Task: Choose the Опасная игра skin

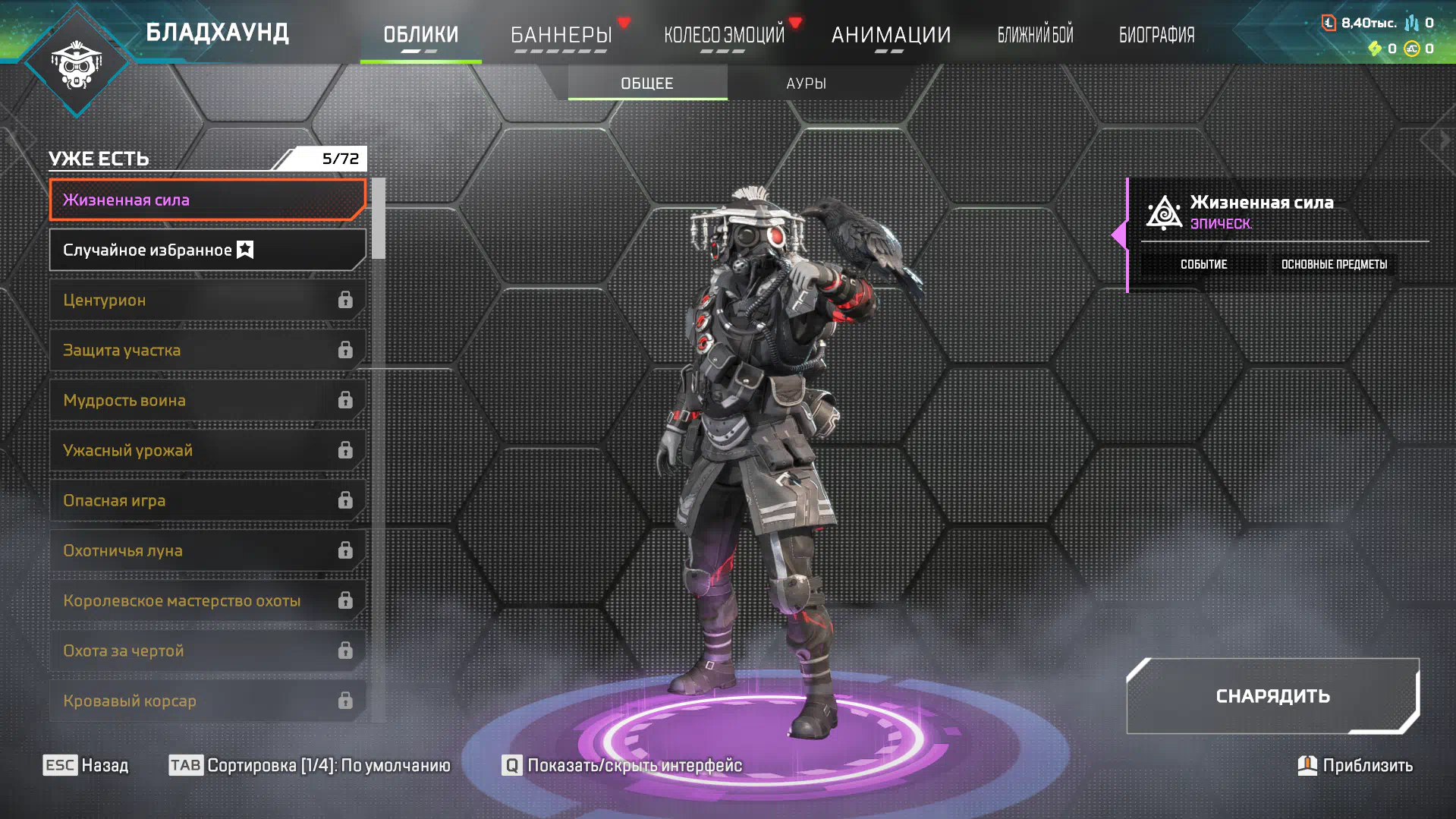Action: [207, 500]
